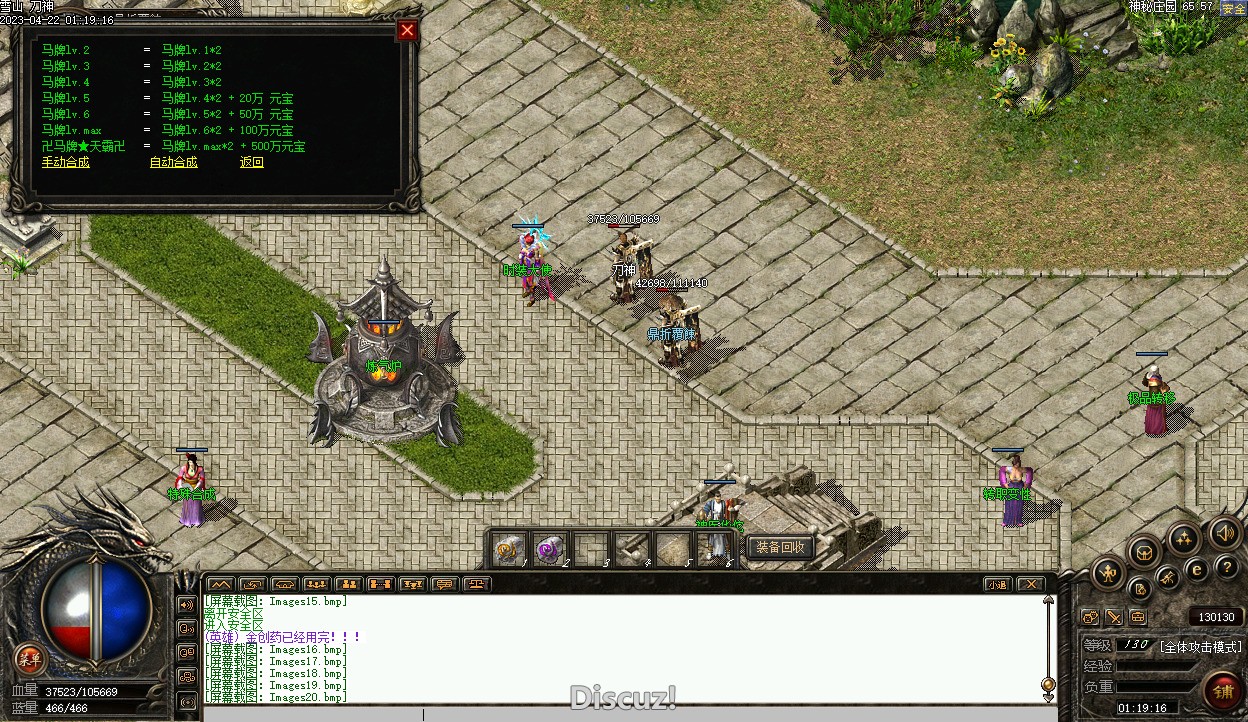Screen dimensions: 1248x722
Task: Click the 杀军 orb button beside dragon
Action: [x=30, y=657]
